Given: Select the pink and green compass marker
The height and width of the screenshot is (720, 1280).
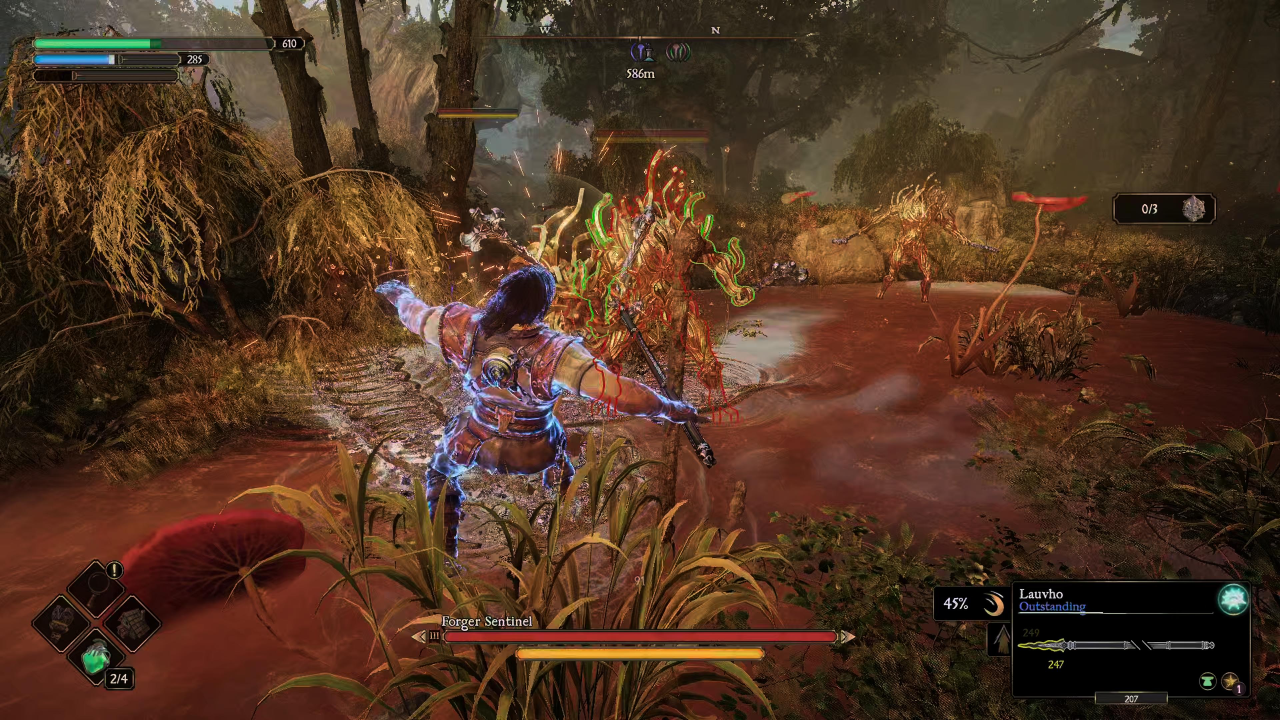Looking at the screenshot, I should click(x=678, y=52).
